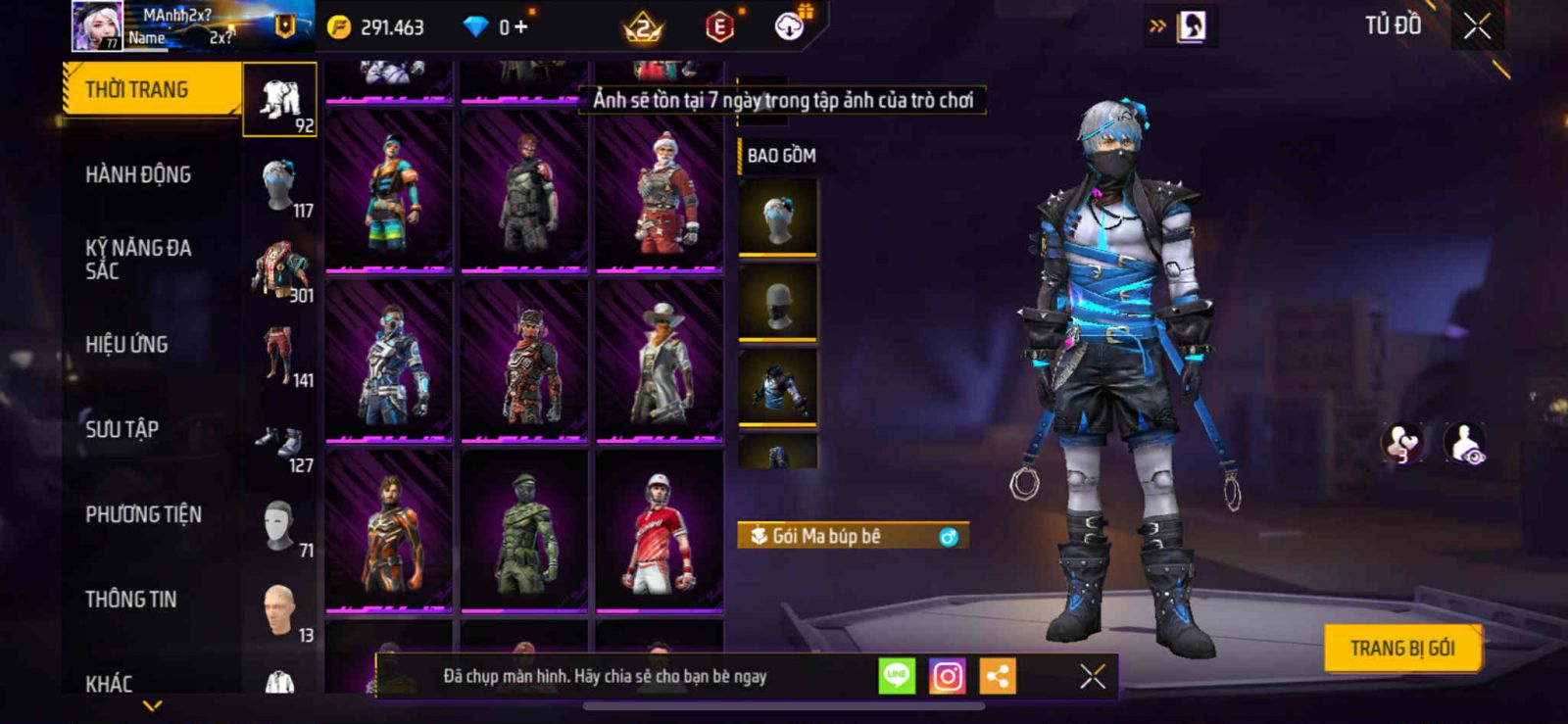This screenshot has width=1568, height=724.
Task: Dismiss the screenshot share banner
Action: point(1092,676)
